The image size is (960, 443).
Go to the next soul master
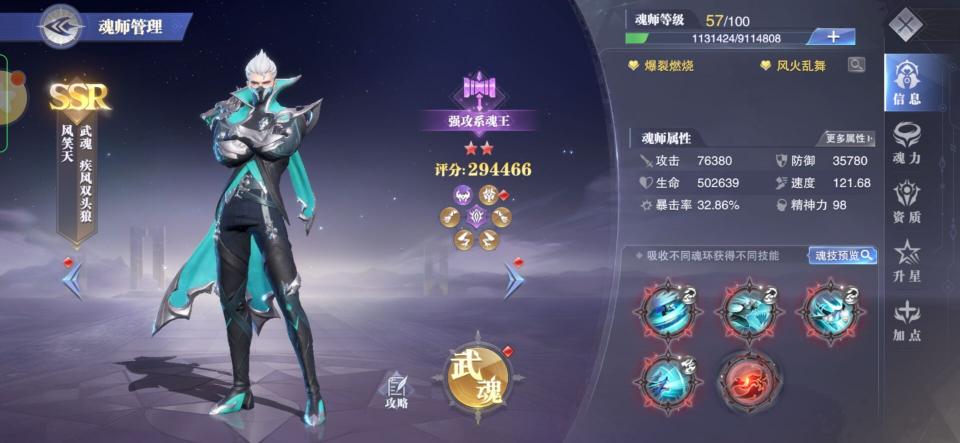(513, 280)
